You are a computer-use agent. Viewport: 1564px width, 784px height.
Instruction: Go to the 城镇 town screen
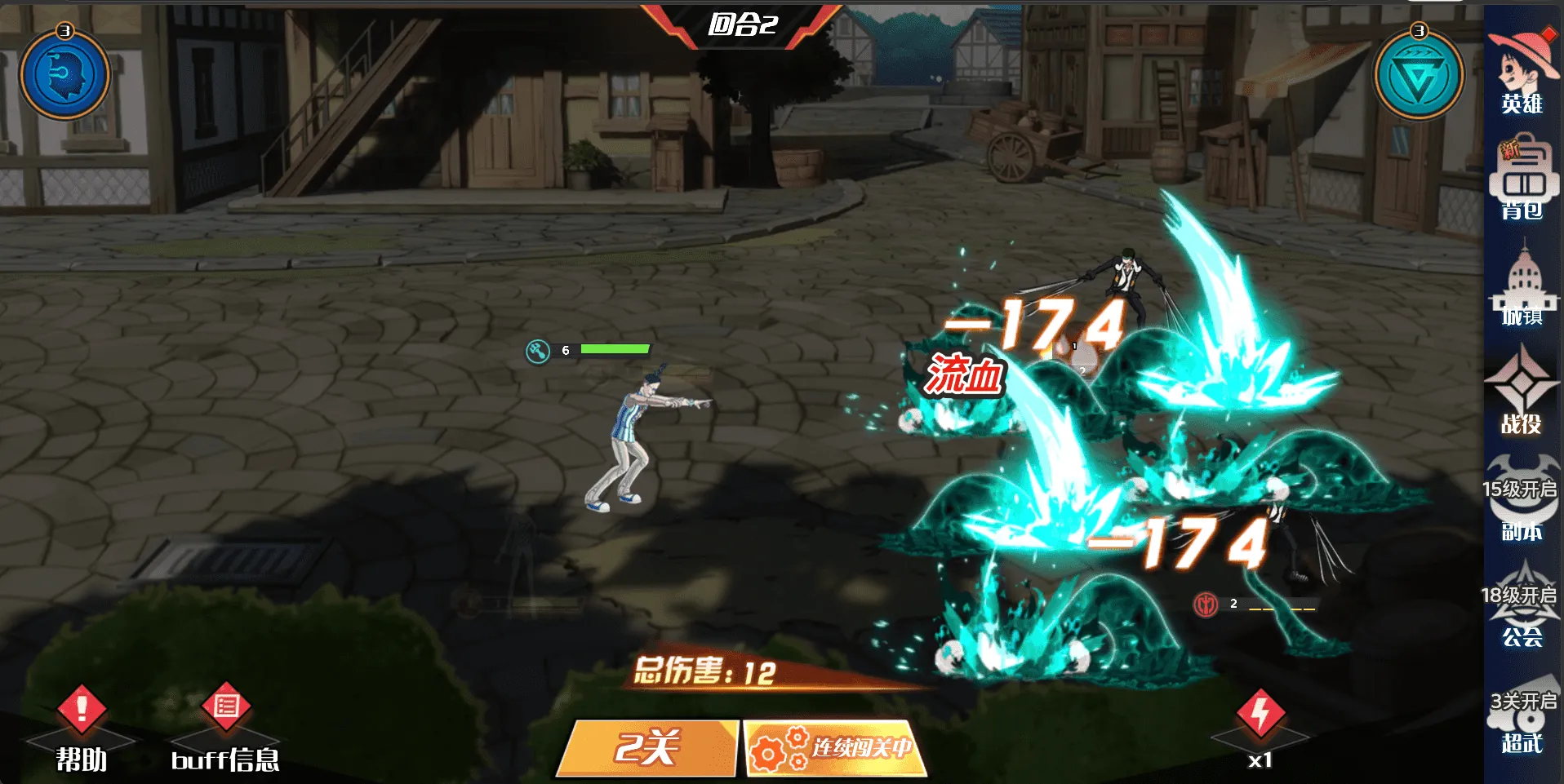pos(1522,286)
